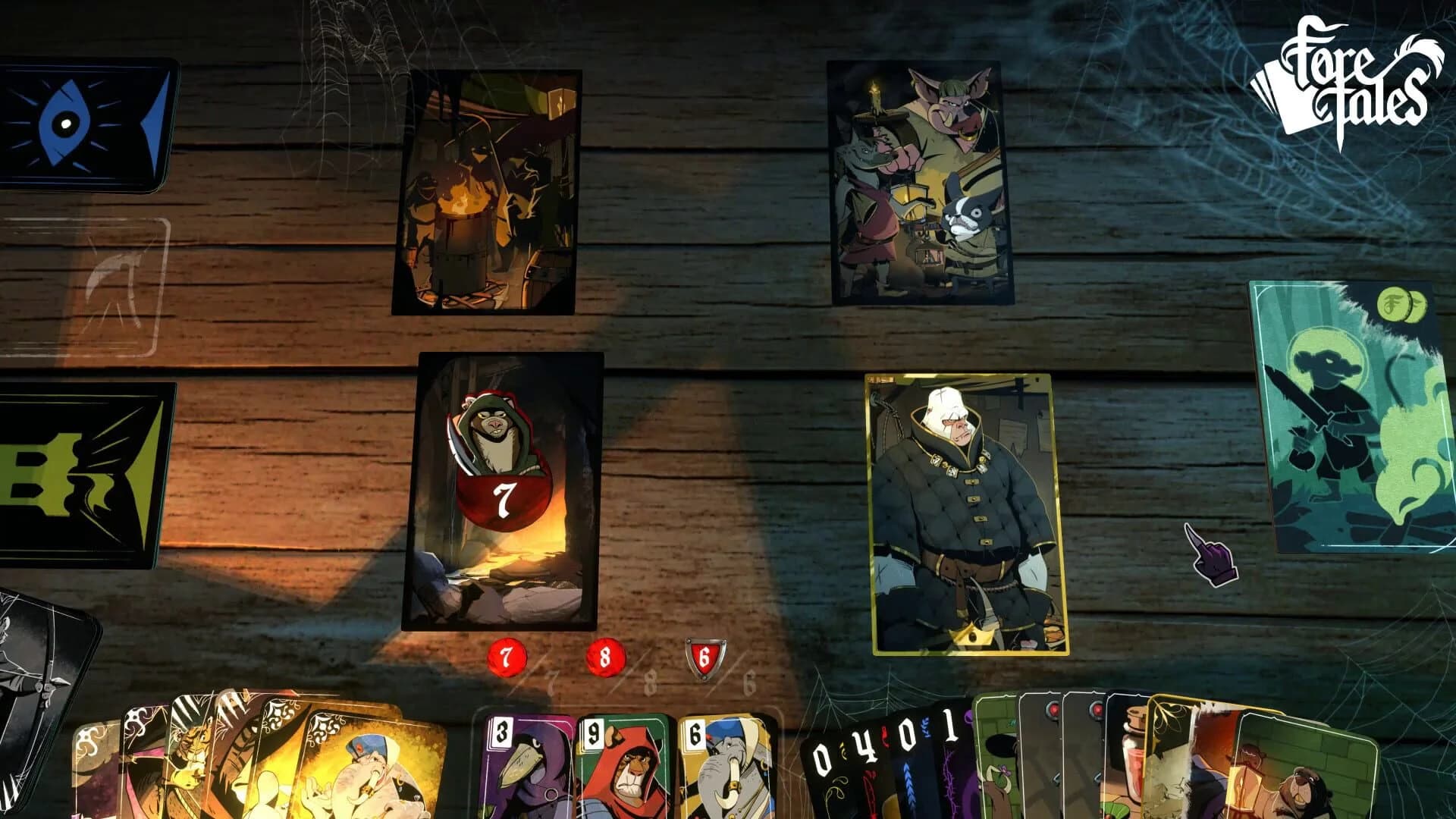1456x819 pixels.
Task: Expand the tavern scene card with the pig innkeeper
Action: click(x=918, y=182)
